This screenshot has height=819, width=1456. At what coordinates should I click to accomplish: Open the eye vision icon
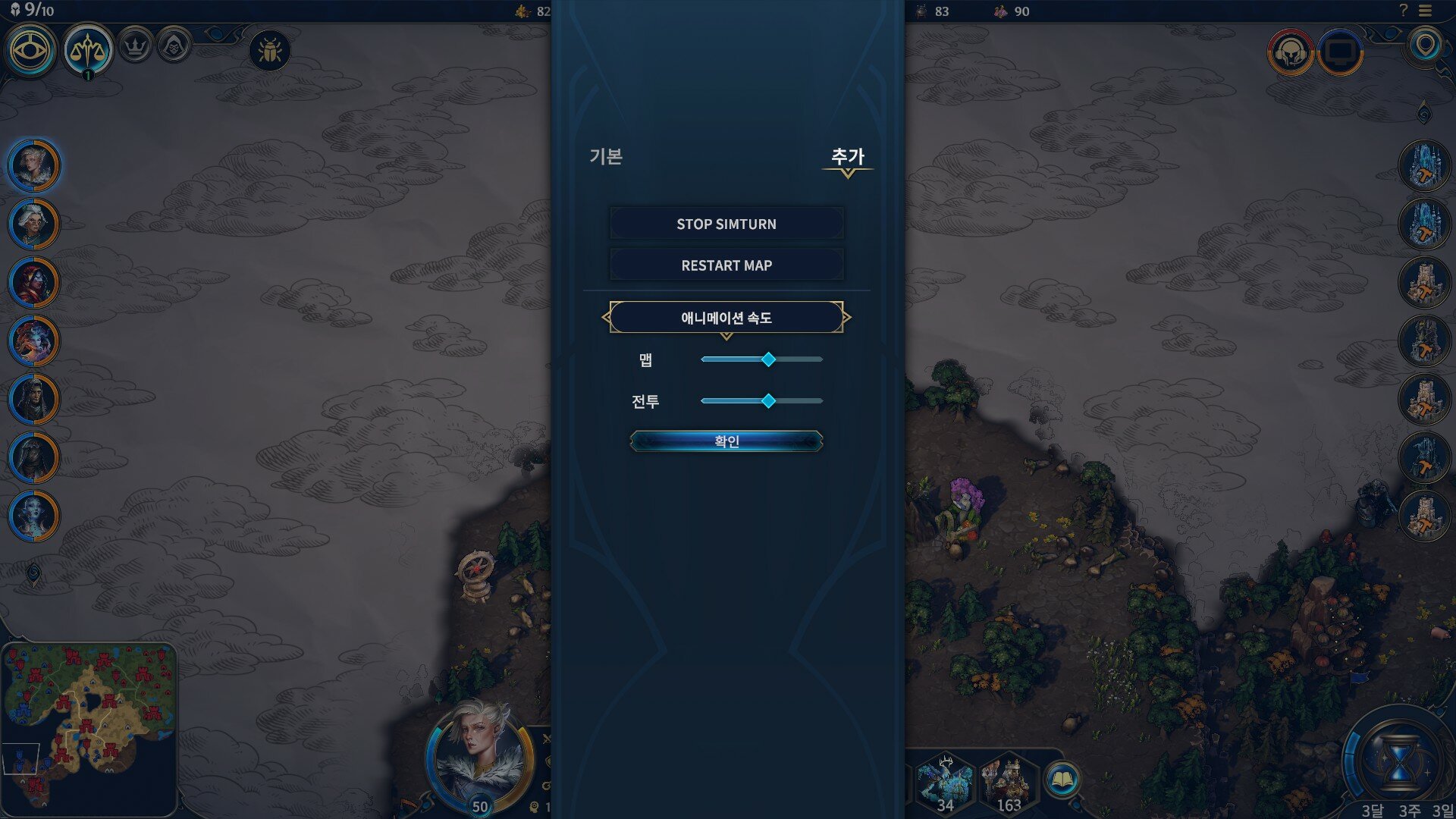[x=31, y=51]
